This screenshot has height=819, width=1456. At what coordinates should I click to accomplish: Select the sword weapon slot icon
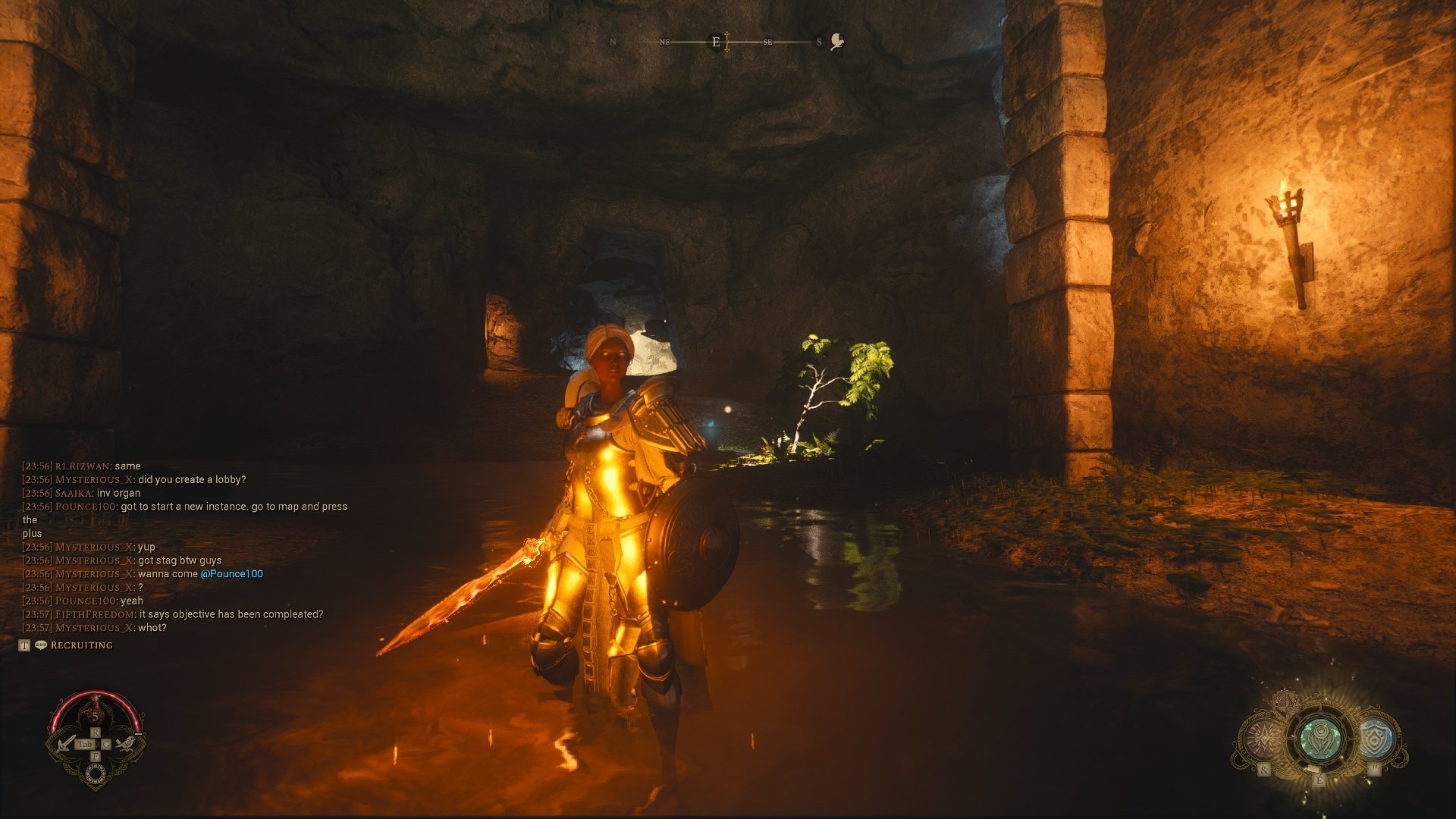click(x=67, y=743)
